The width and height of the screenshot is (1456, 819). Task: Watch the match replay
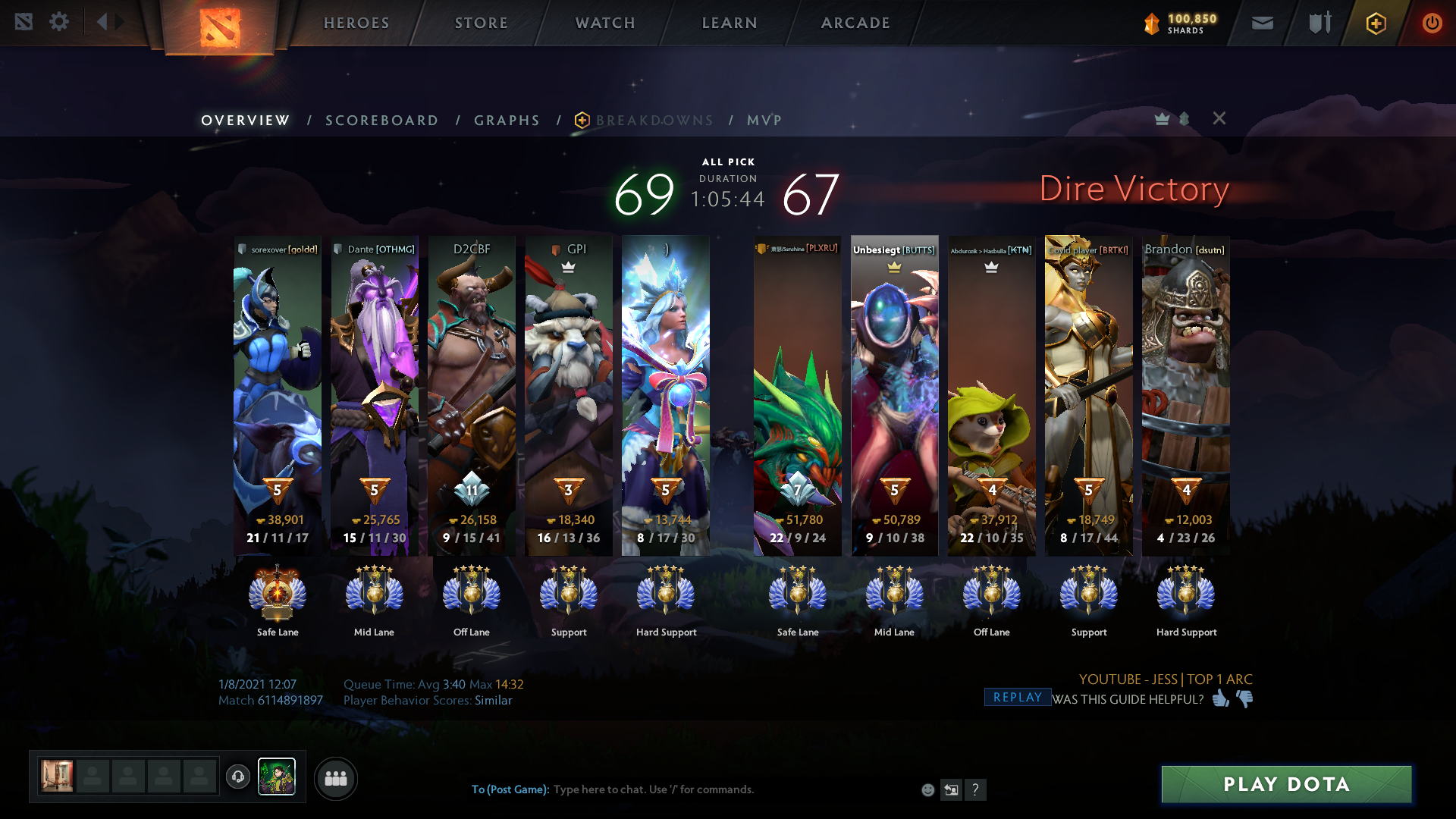(x=1017, y=698)
